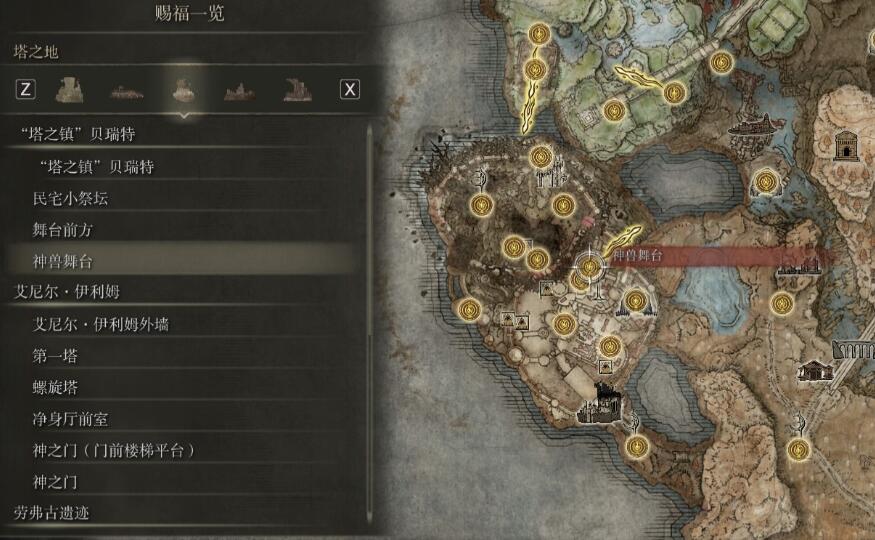Select the 净身厅前室 grace entry
This screenshot has width=875, height=540.
click(x=70, y=419)
